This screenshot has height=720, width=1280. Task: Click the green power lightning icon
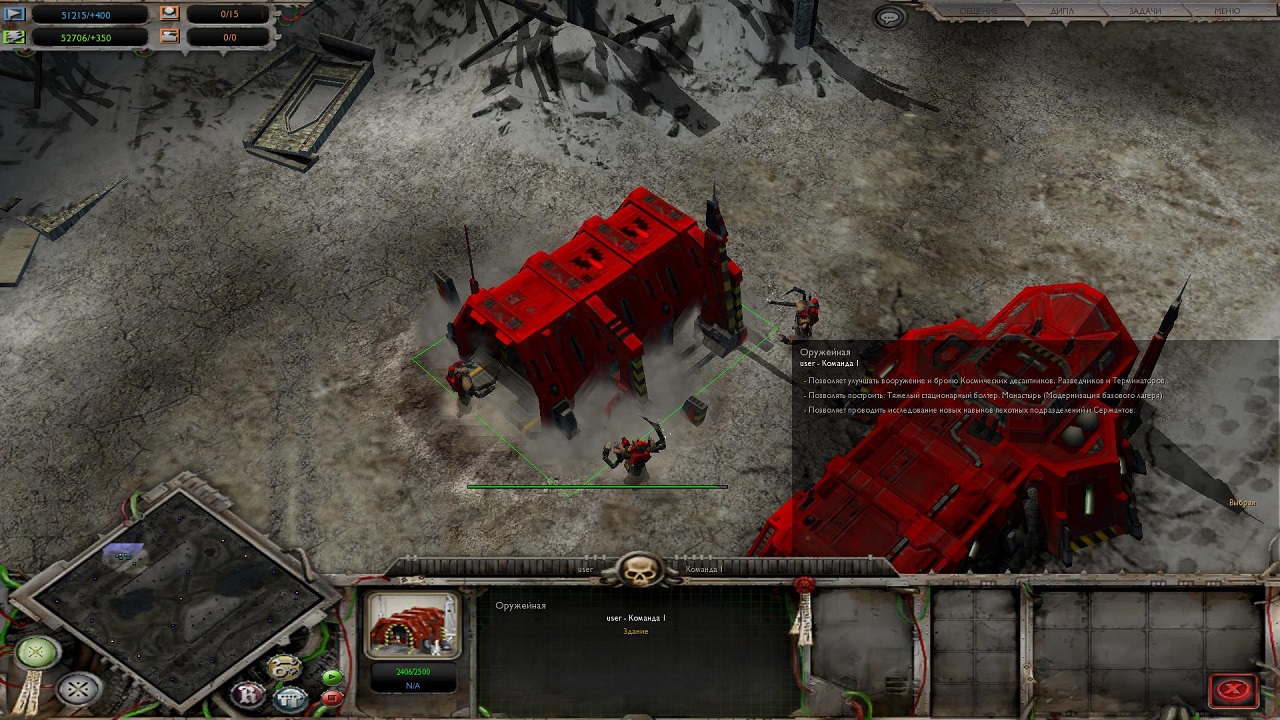(14, 37)
